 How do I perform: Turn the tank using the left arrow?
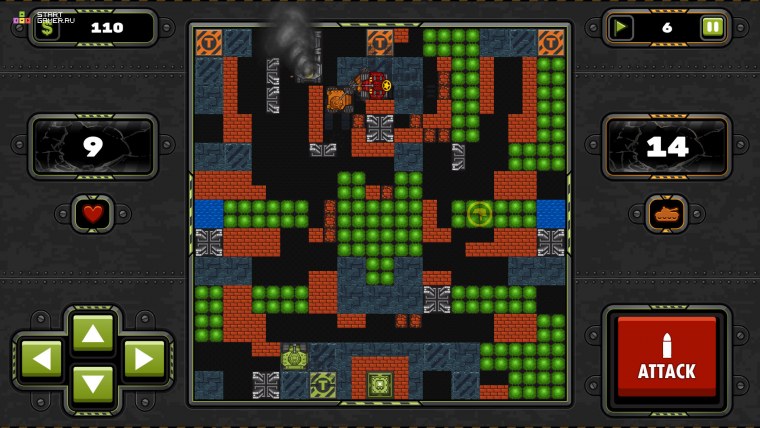click(x=41, y=359)
